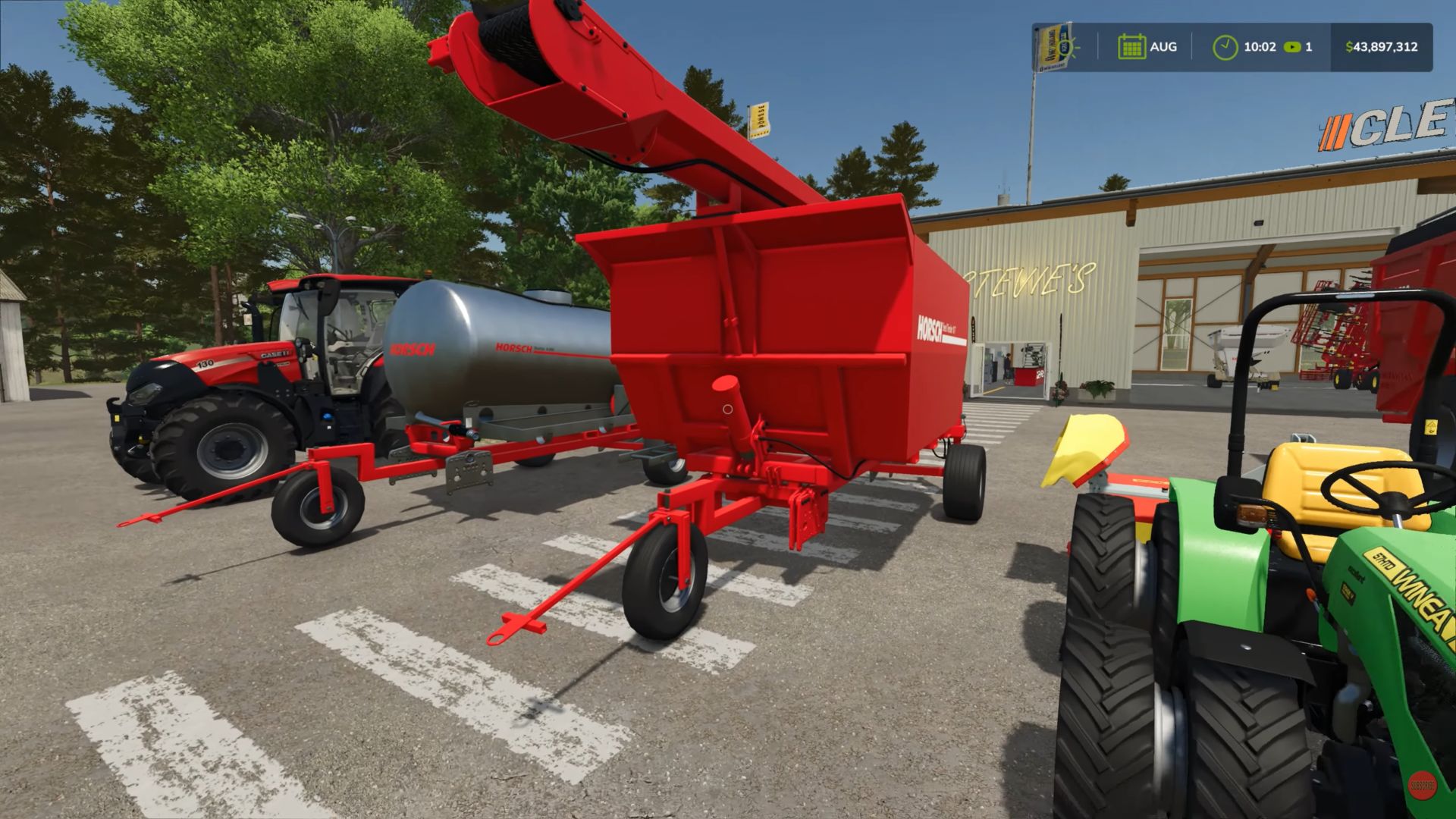Click the New Holland flag next to the HUD
Screen dimensions: 1456x819
tap(1049, 45)
